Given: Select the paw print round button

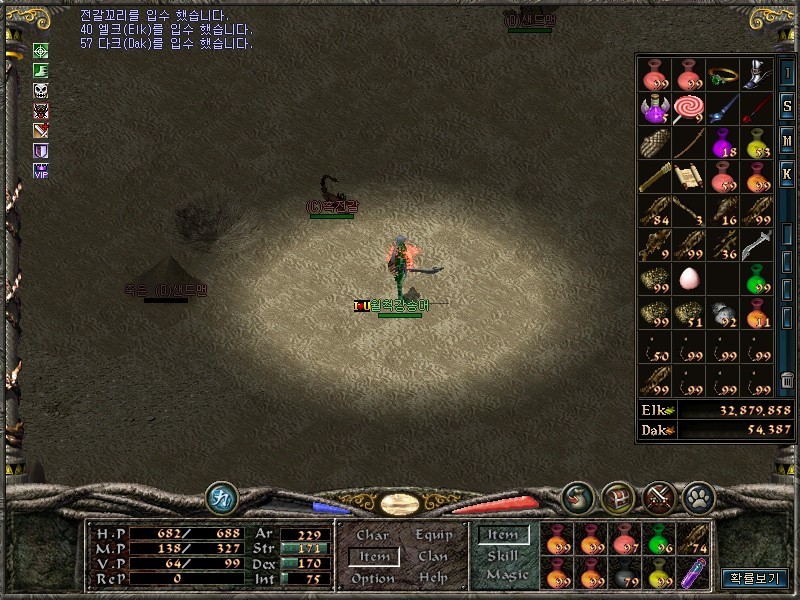Looking at the screenshot, I should tap(697, 497).
